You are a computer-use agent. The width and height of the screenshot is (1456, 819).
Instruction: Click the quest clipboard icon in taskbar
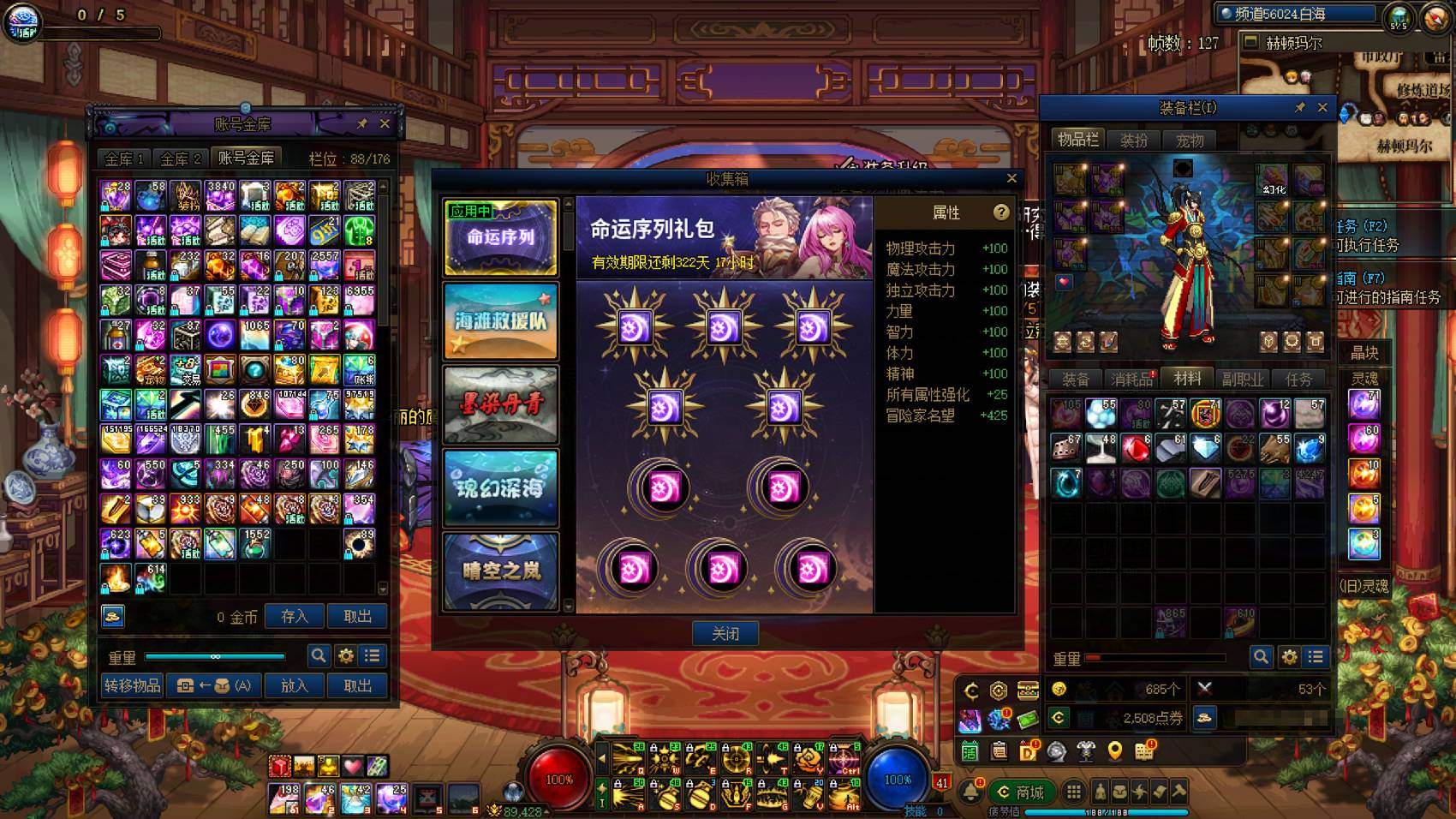(x=999, y=751)
